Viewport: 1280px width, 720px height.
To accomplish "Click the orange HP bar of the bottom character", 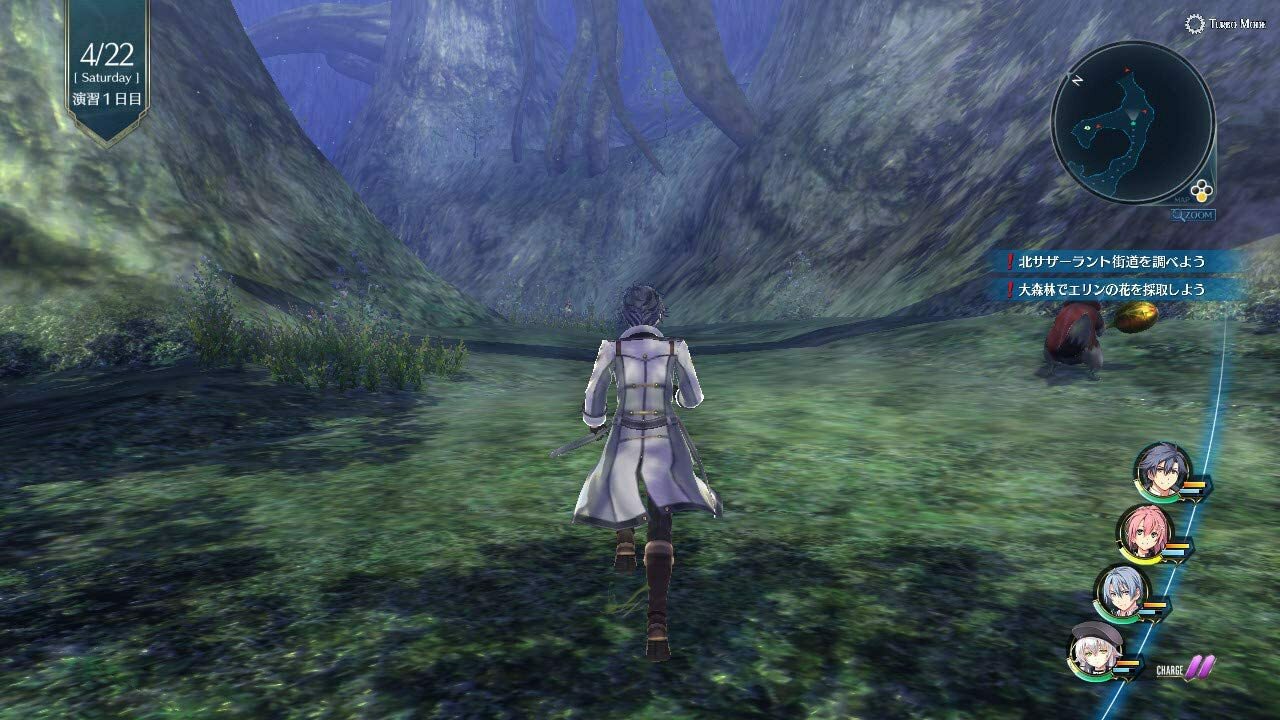I will [1128, 663].
